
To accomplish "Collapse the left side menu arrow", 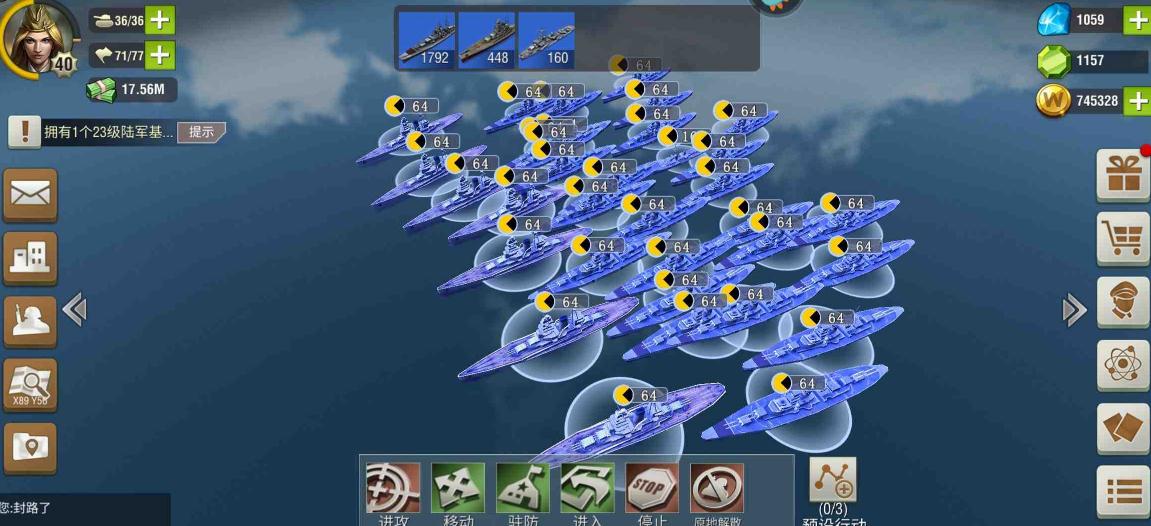I will [x=74, y=310].
